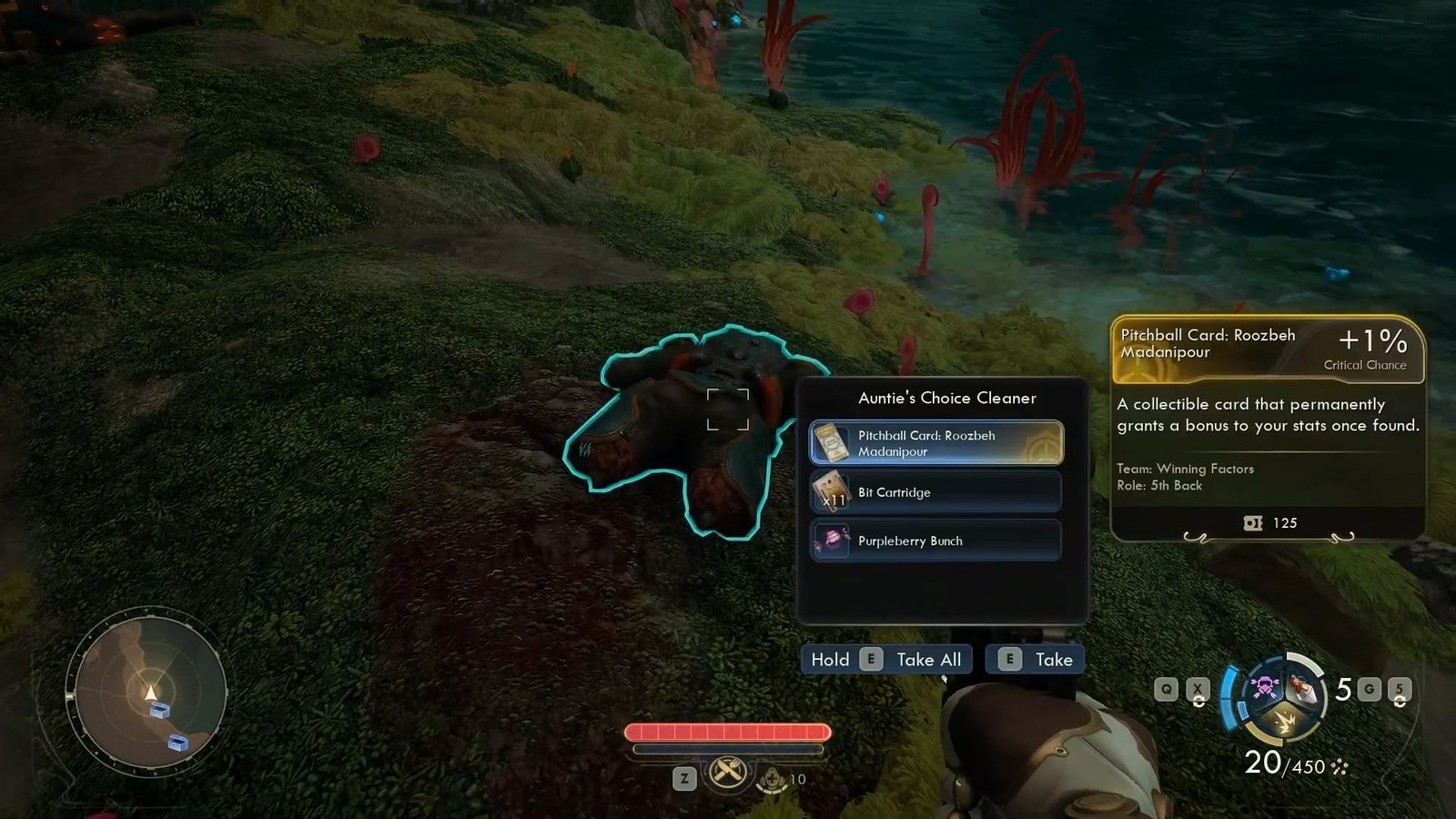Click the Take All button
1456x819 pixels.
pyautogui.click(x=886, y=660)
